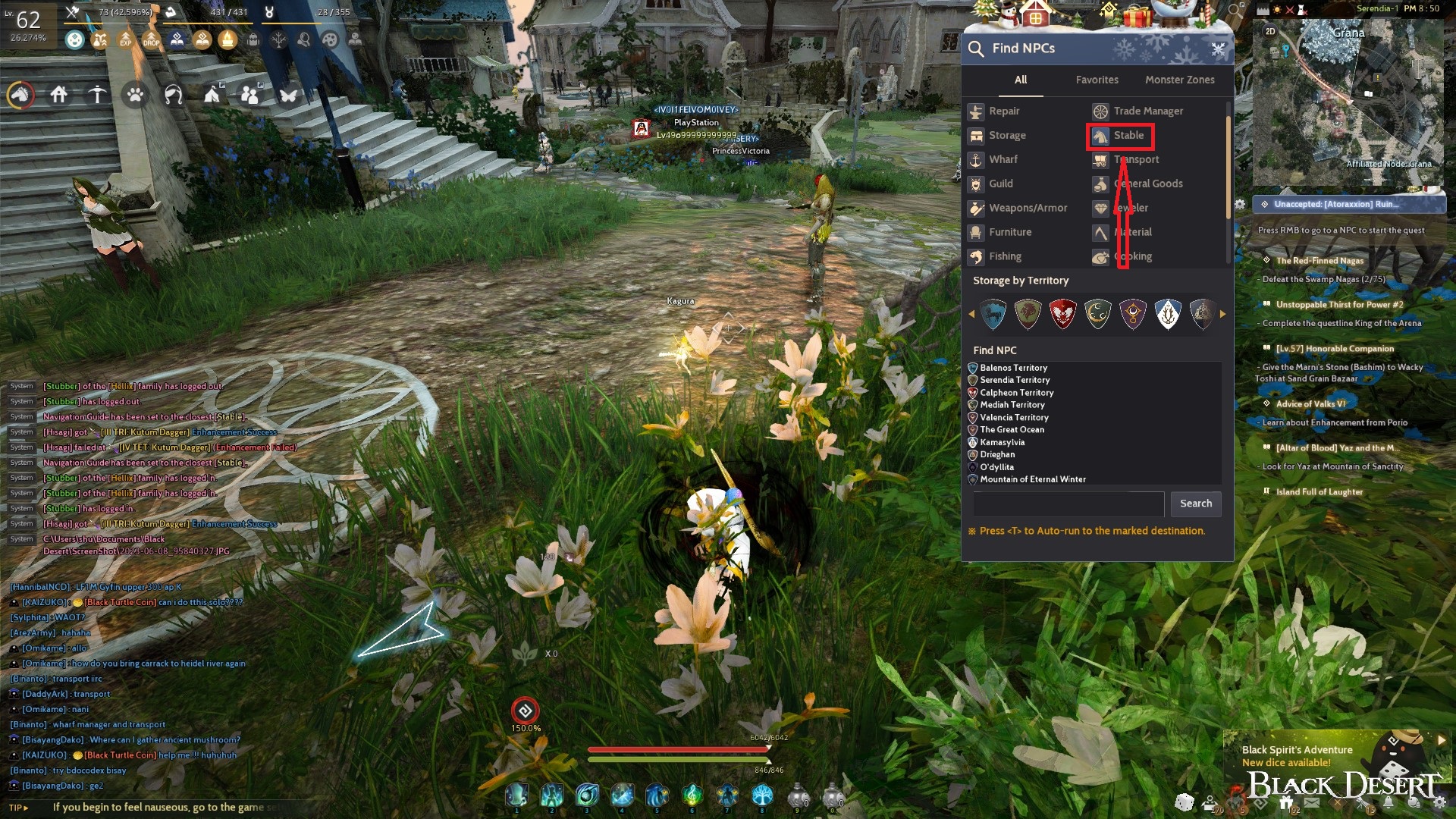The image size is (1456, 819).
Task: Select the Kamasylvia territory shield
Action: point(1168,314)
